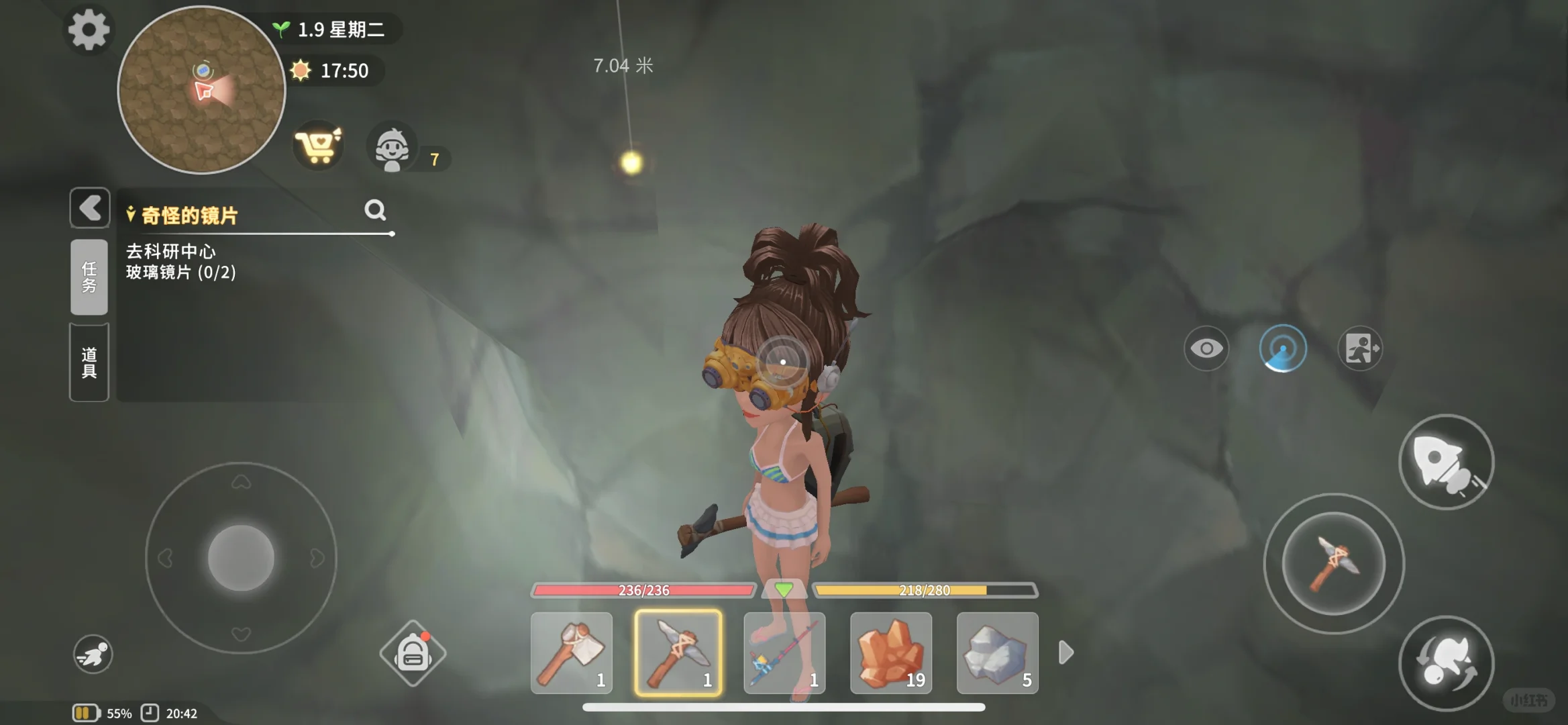Expand hotbar with the right arrow
Screen dimensions: 1568x725
tap(1066, 652)
